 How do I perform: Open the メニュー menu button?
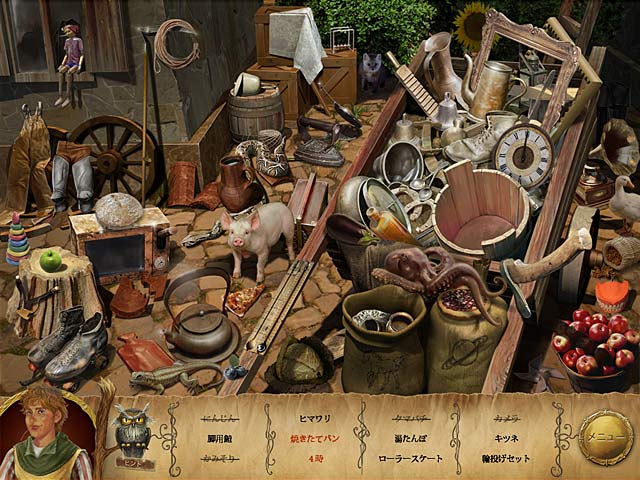click(606, 437)
